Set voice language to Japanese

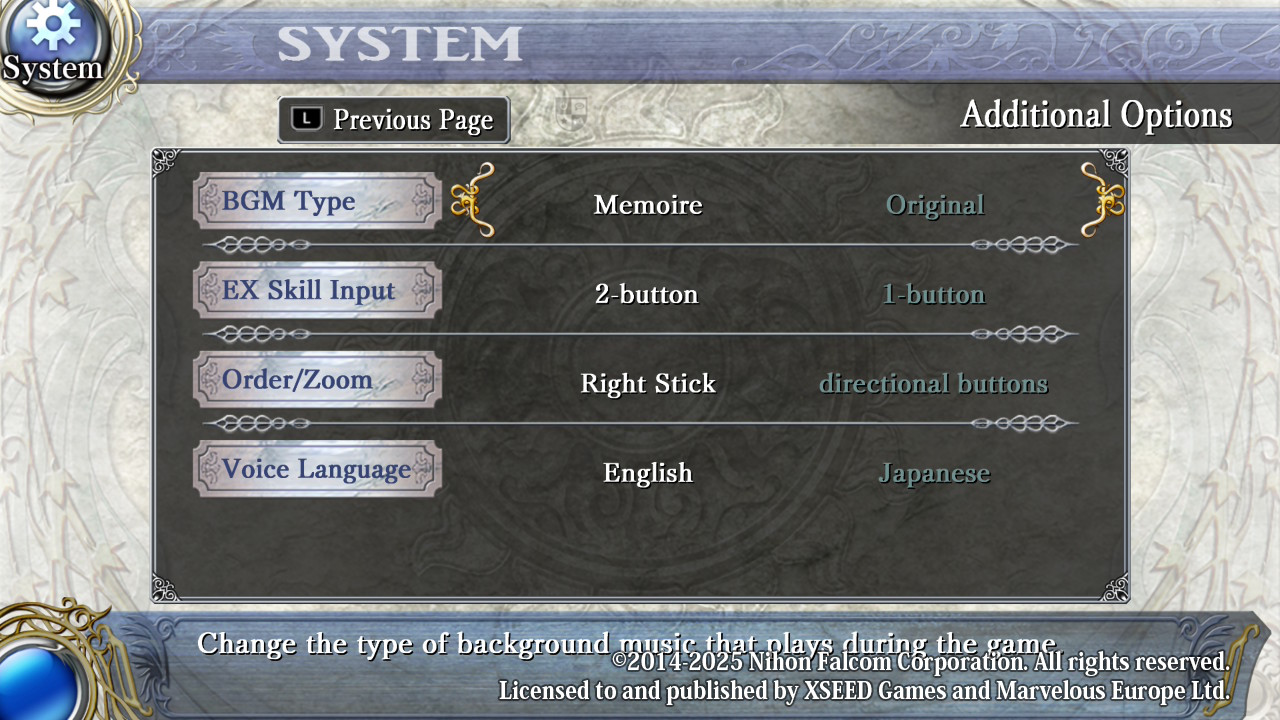(934, 473)
